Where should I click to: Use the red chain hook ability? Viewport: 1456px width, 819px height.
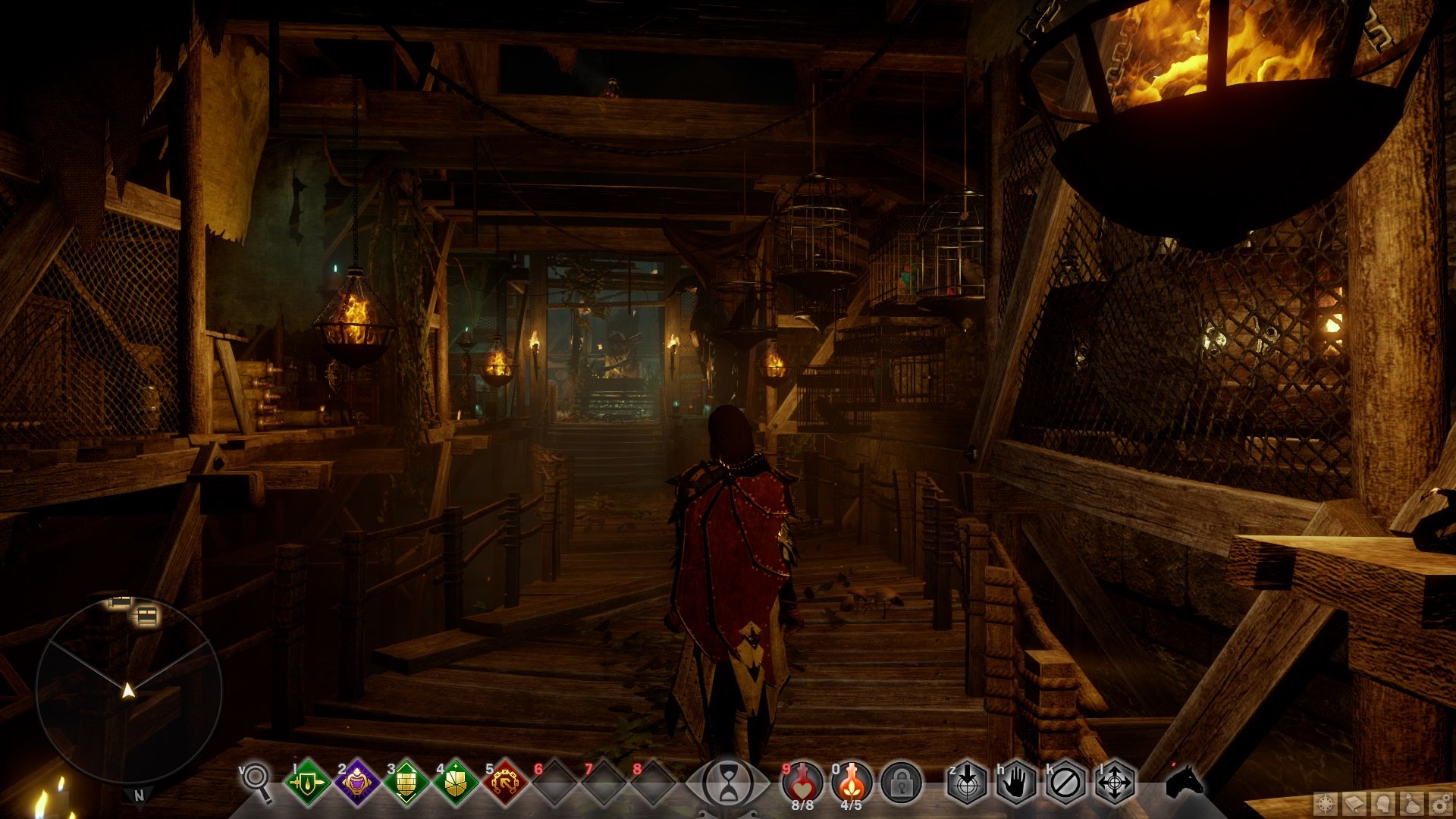coord(505,782)
